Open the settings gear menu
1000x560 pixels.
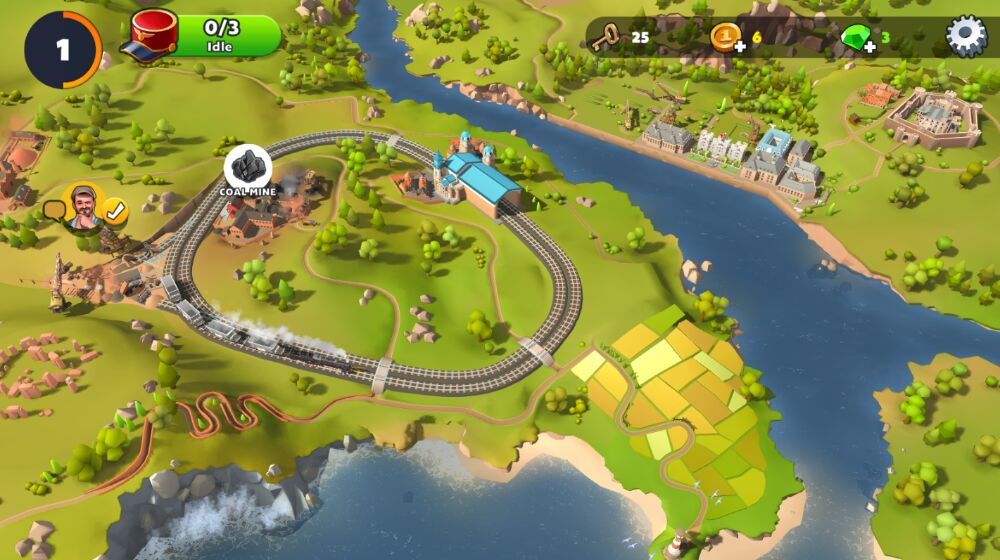[x=965, y=37]
